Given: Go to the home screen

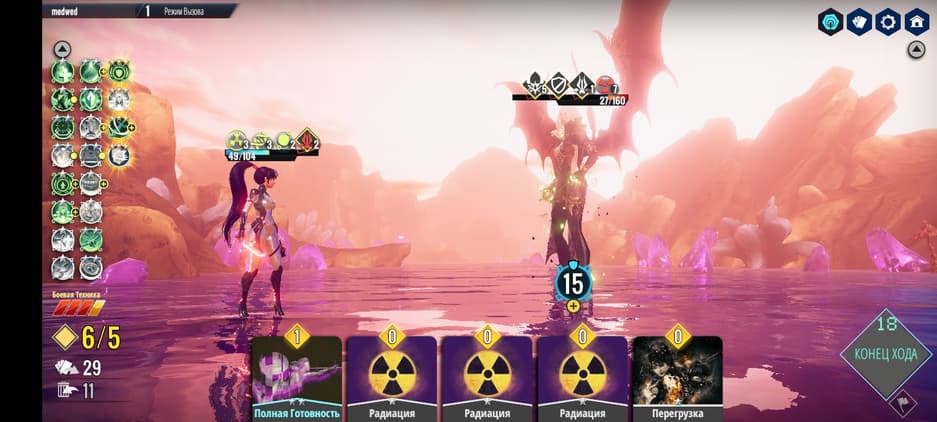Looking at the screenshot, I should tap(917, 22).
